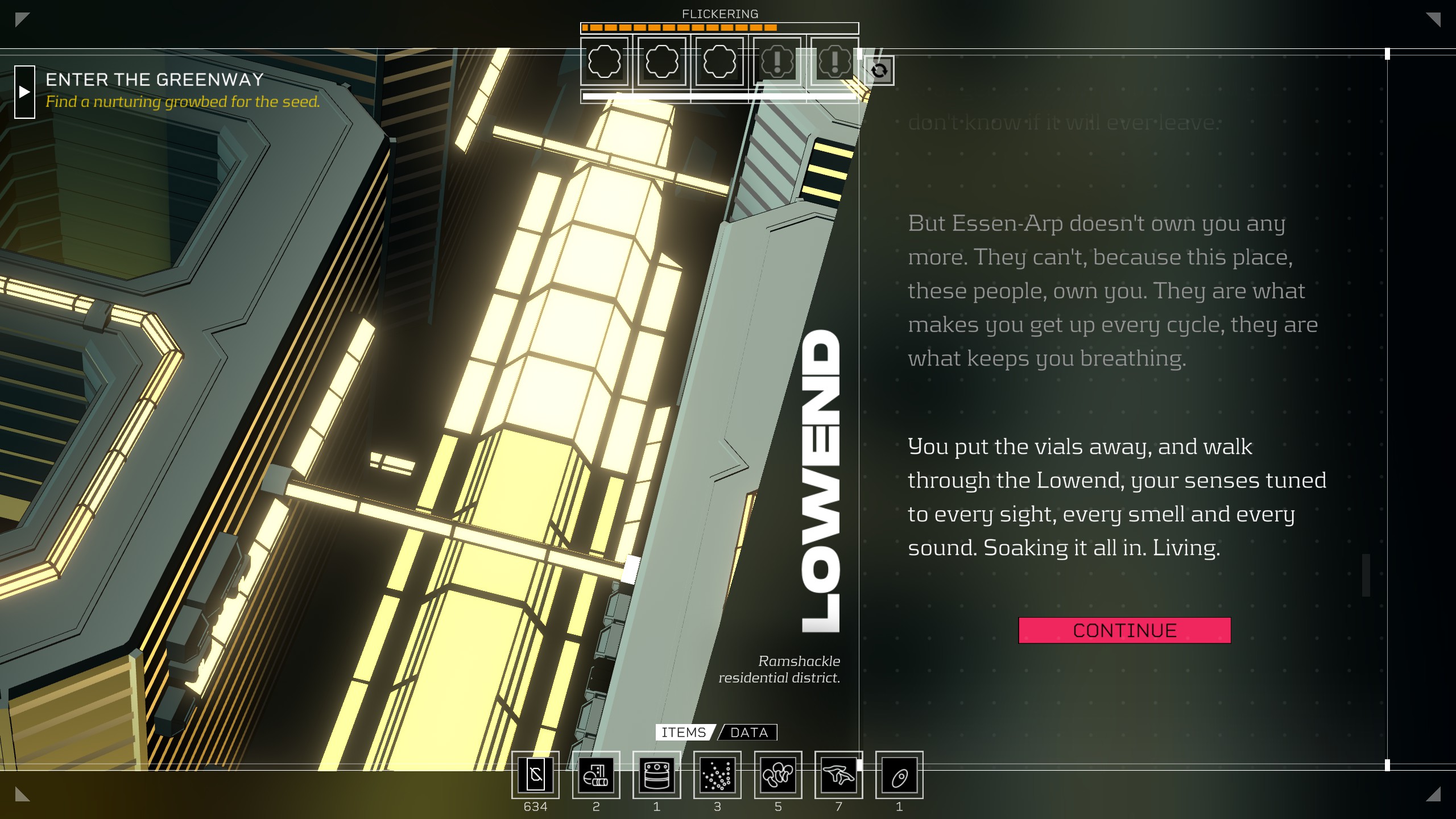Screen dimensions: 1456x819
Task: Select the Items tab
Action: (684, 733)
